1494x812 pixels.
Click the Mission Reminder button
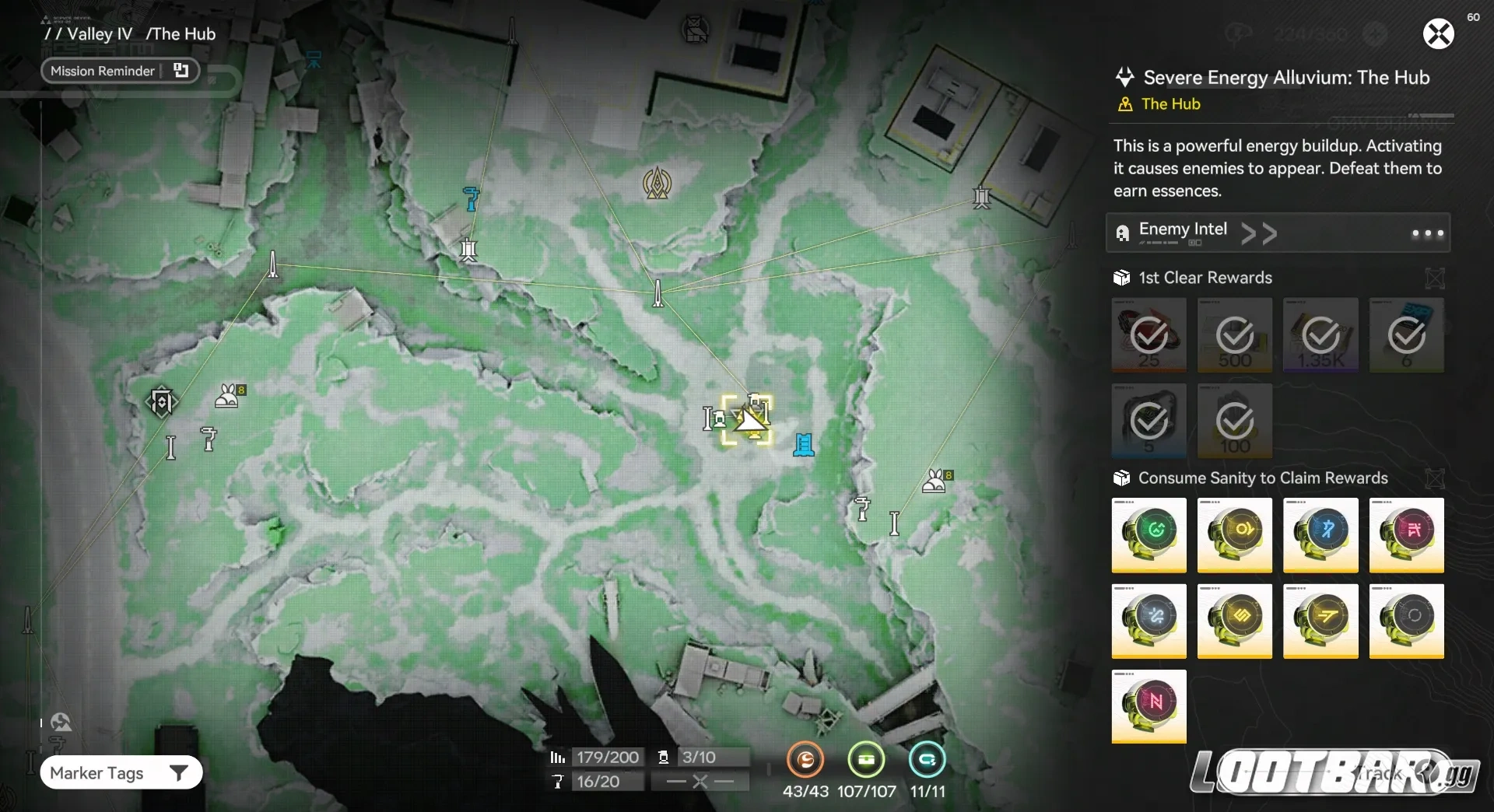tap(103, 70)
